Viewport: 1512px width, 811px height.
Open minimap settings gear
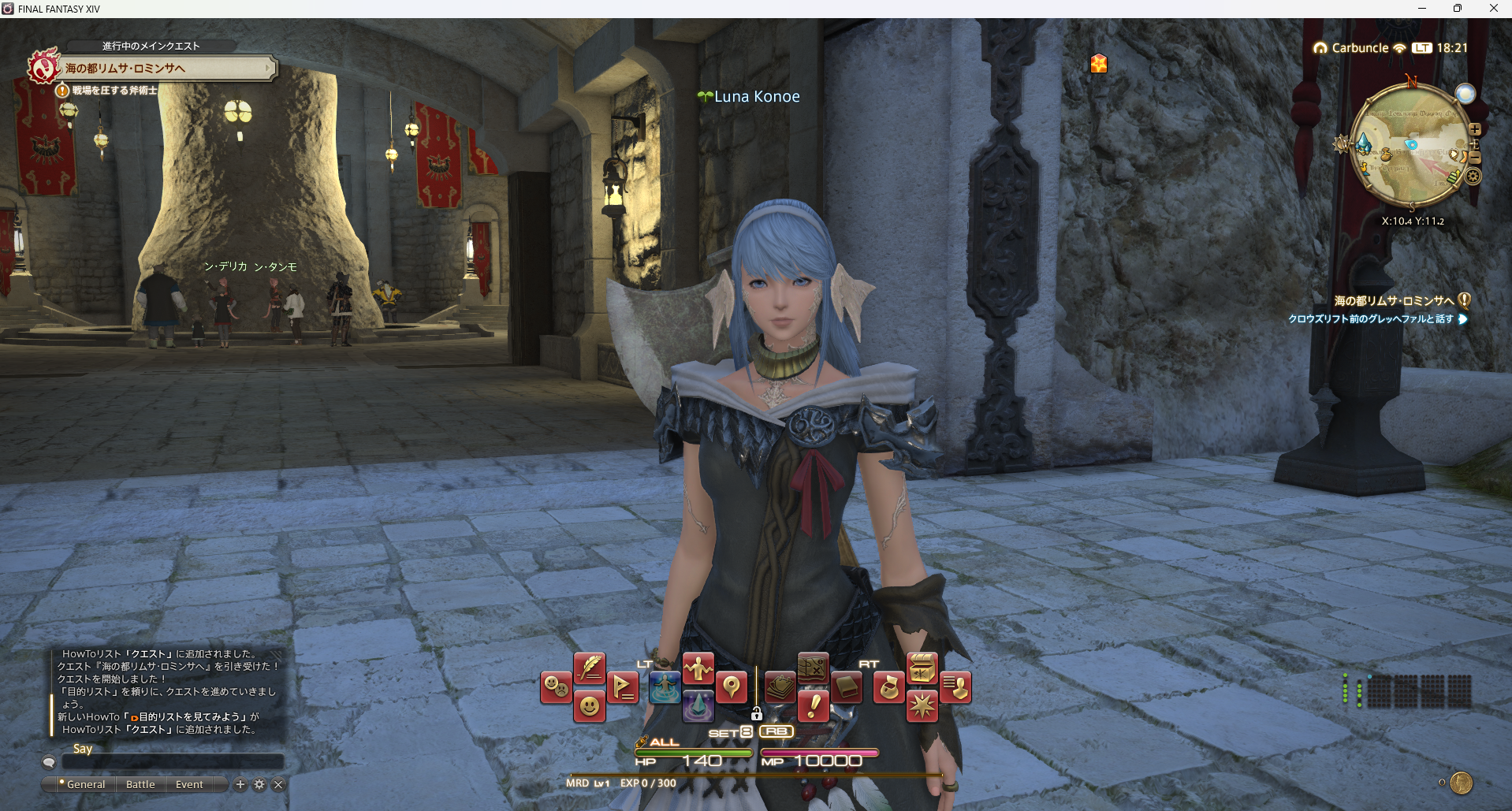[x=1473, y=177]
